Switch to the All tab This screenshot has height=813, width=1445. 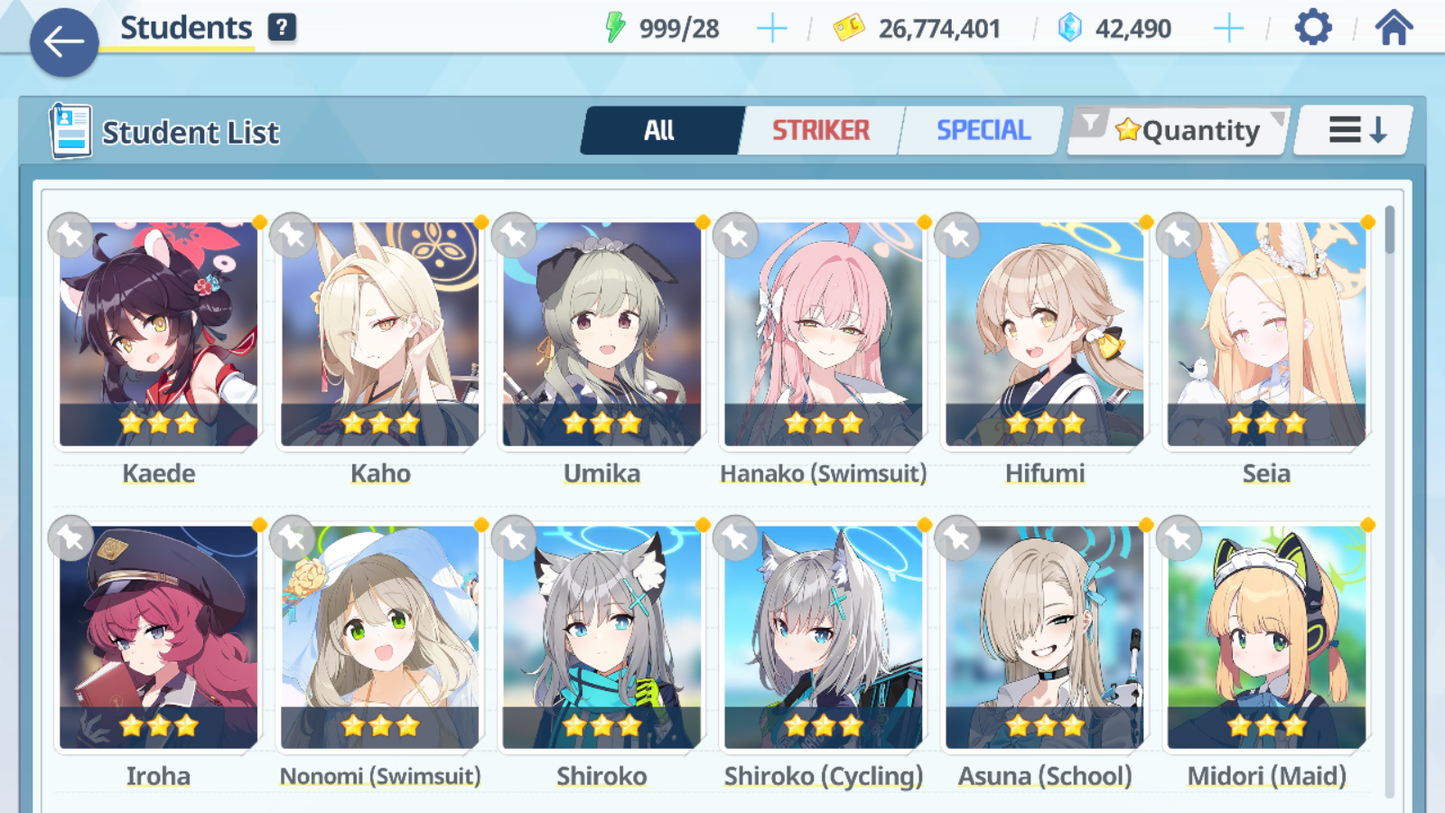pos(660,130)
